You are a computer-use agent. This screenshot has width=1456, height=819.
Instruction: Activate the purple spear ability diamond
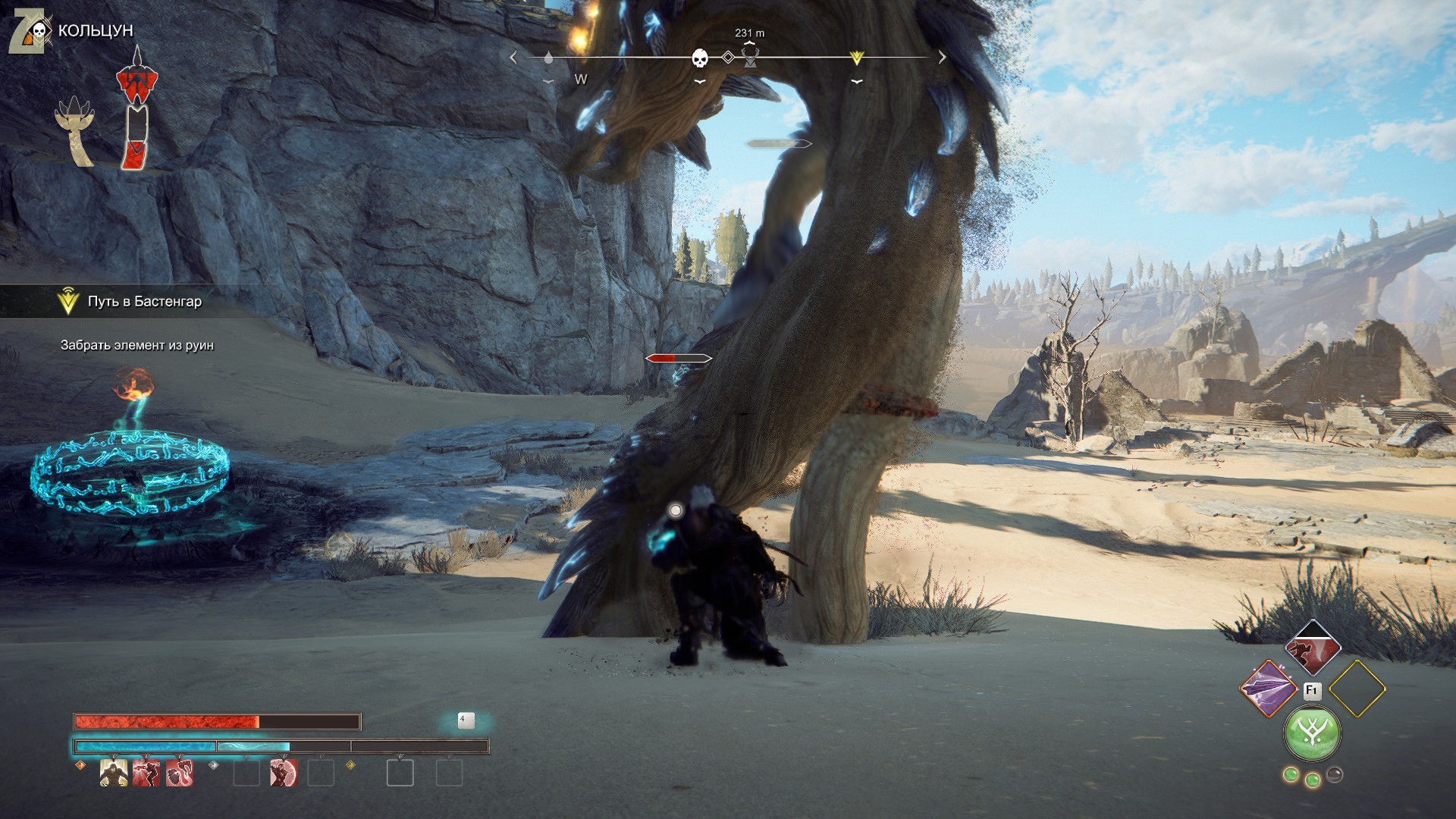click(1268, 689)
